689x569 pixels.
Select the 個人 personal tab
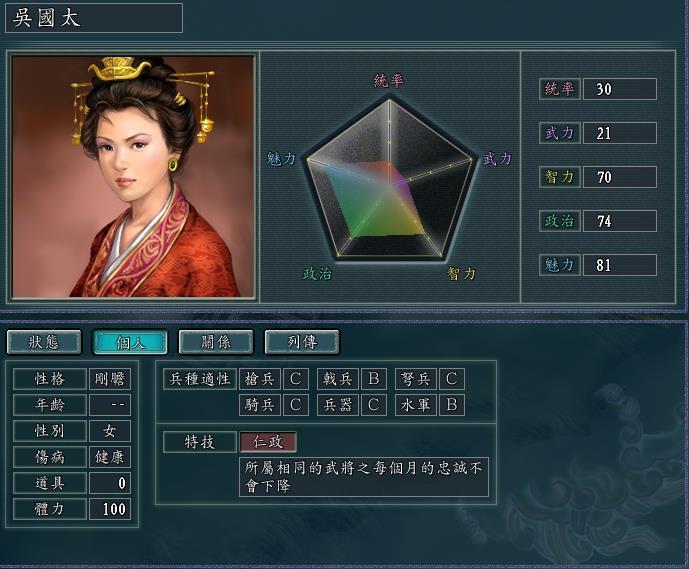[130, 342]
